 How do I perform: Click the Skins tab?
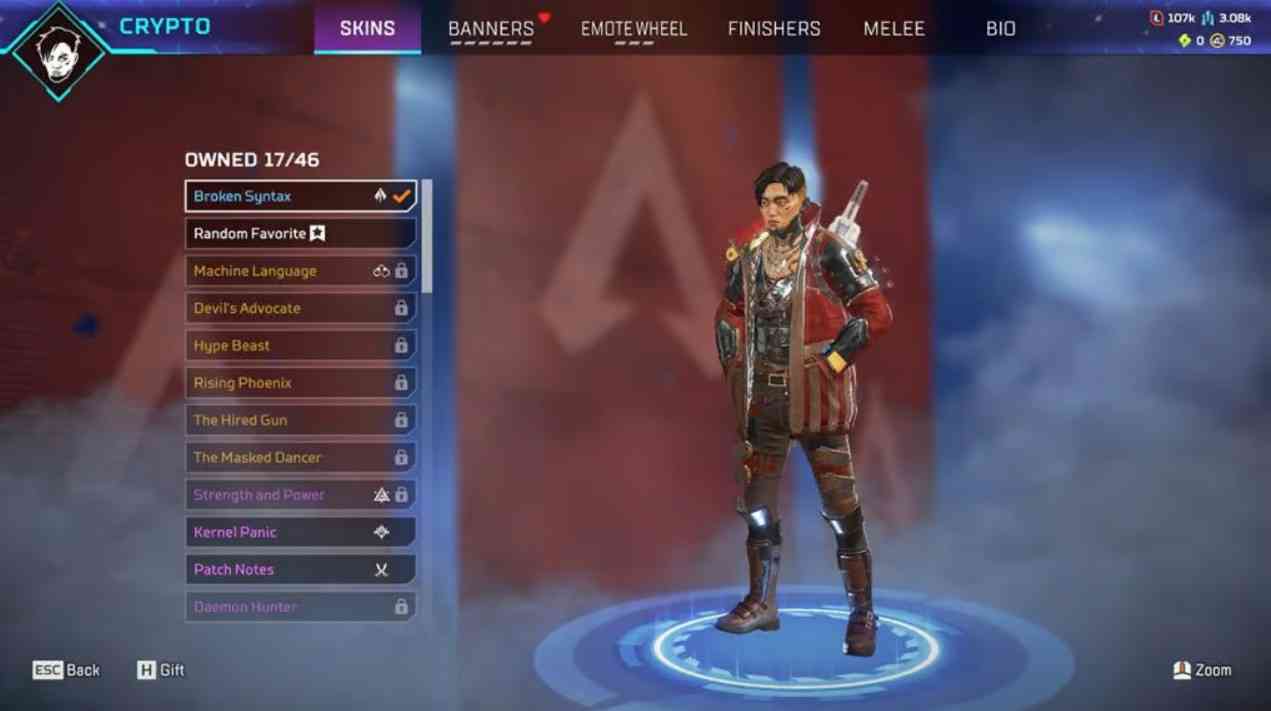(x=367, y=28)
